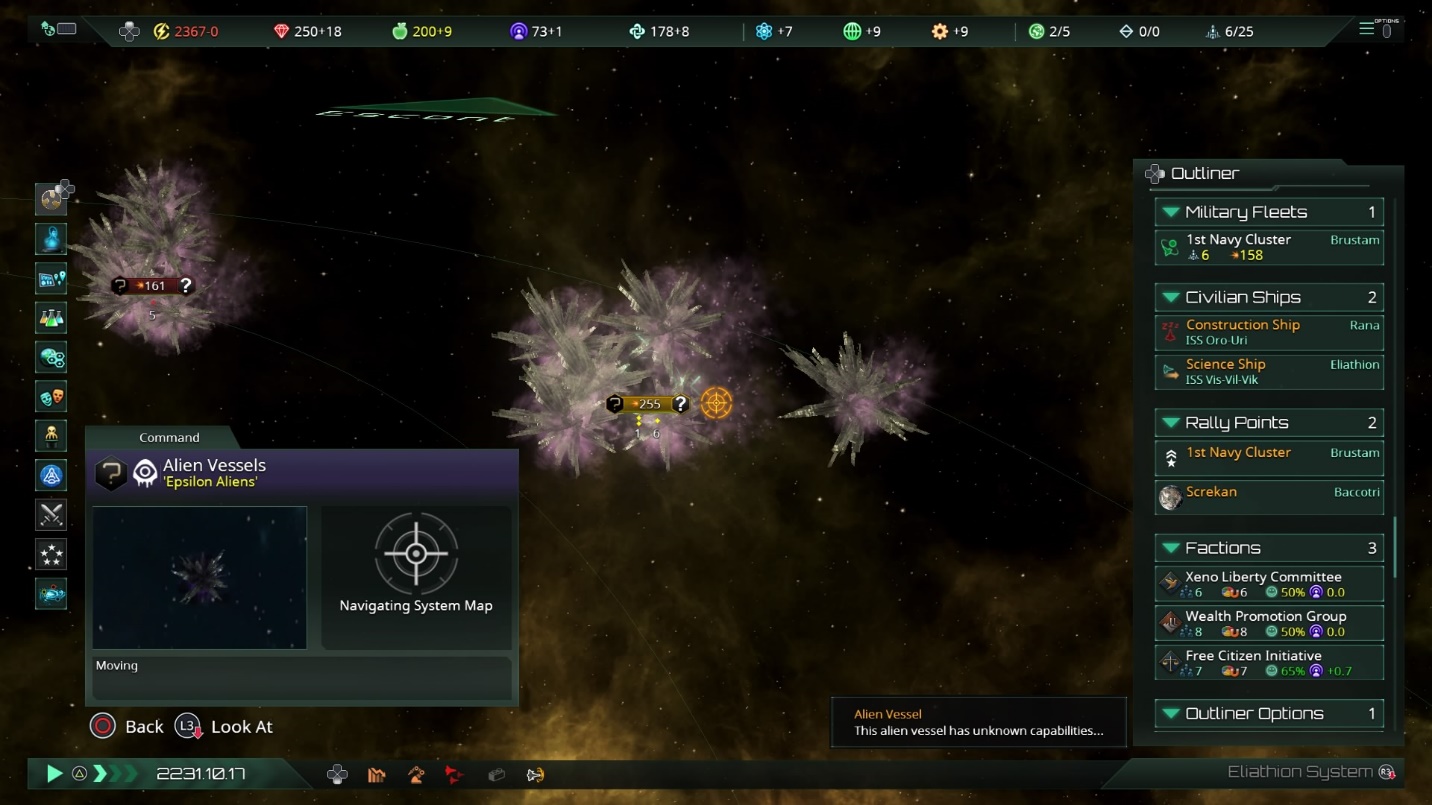Open the five stars menu icon
1432x805 pixels.
tap(51, 553)
